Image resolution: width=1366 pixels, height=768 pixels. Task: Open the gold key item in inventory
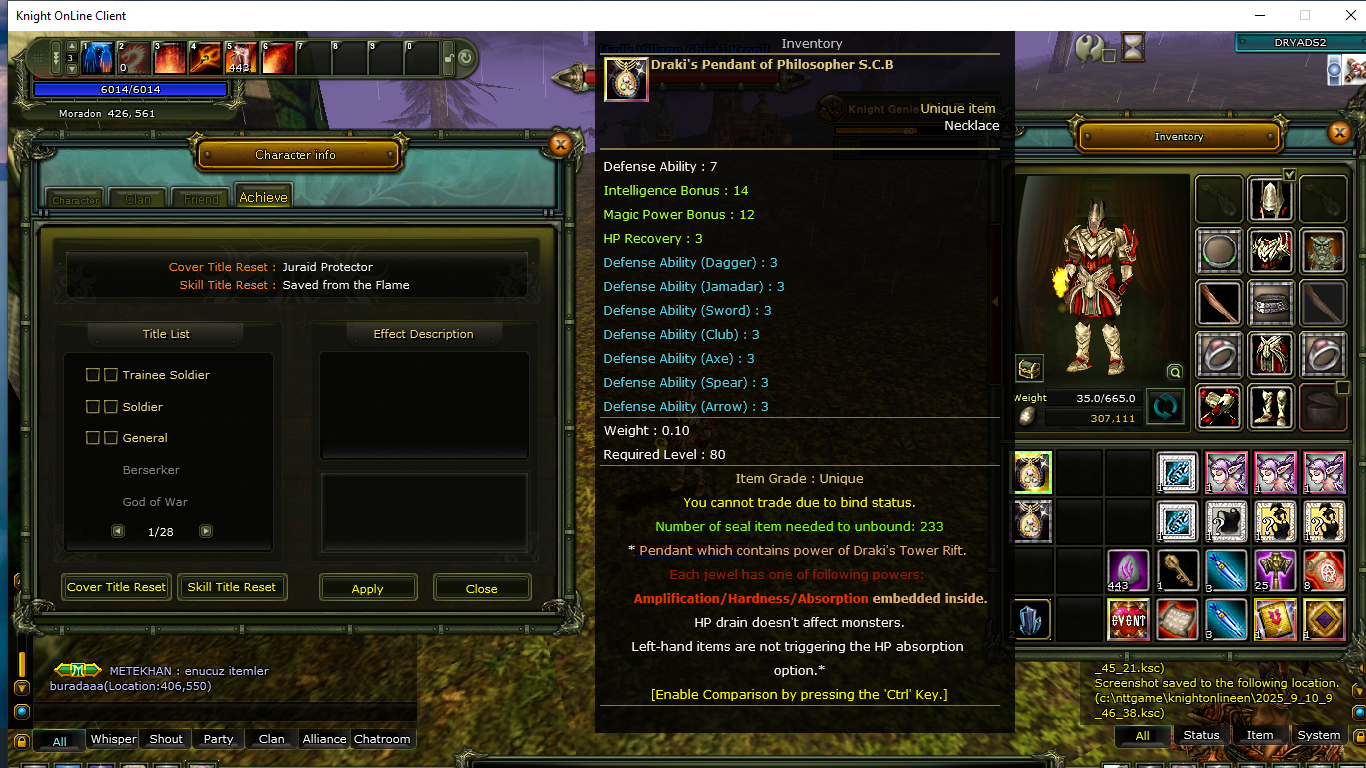pyautogui.click(x=1177, y=571)
